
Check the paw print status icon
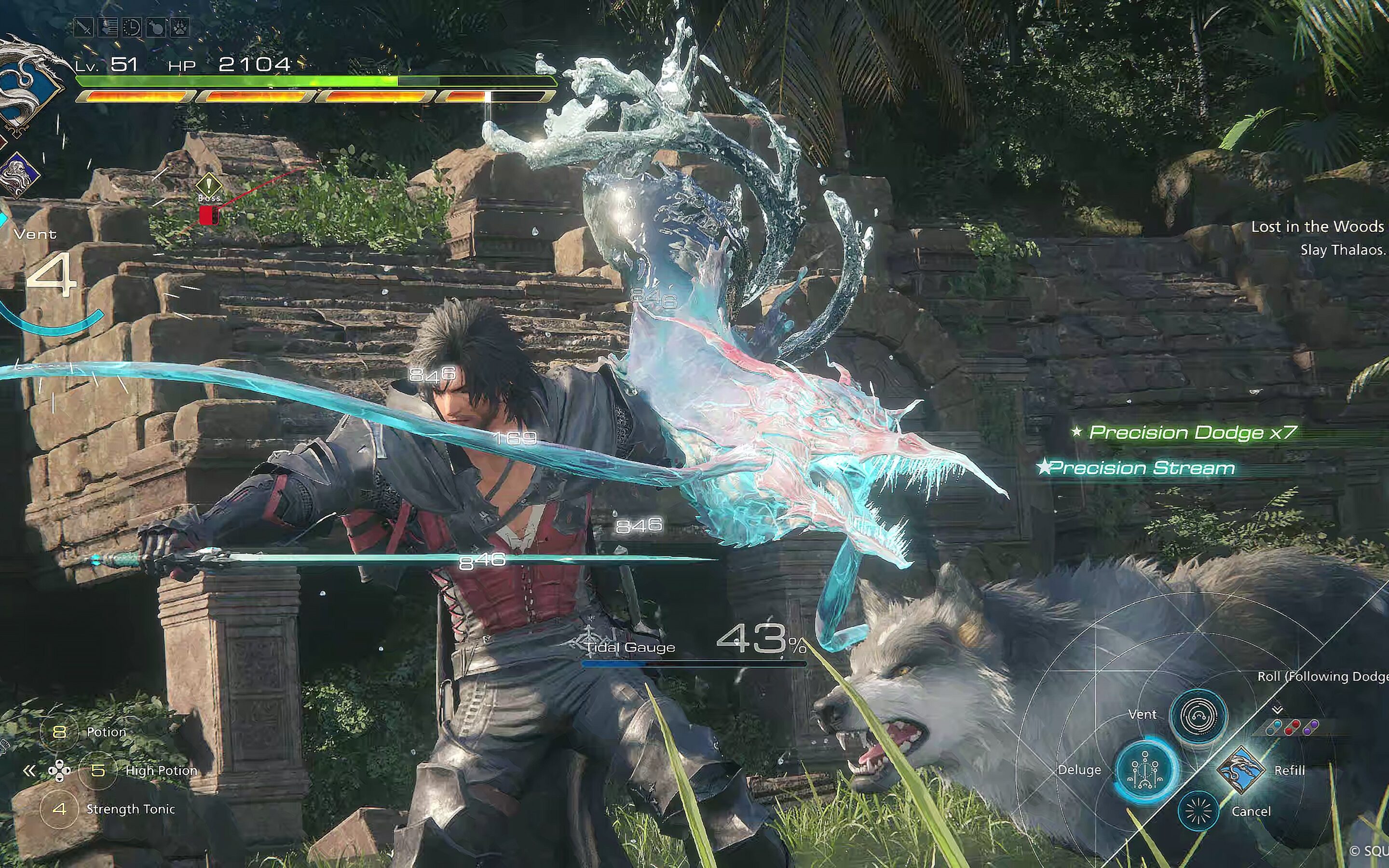[x=180, y=27]
